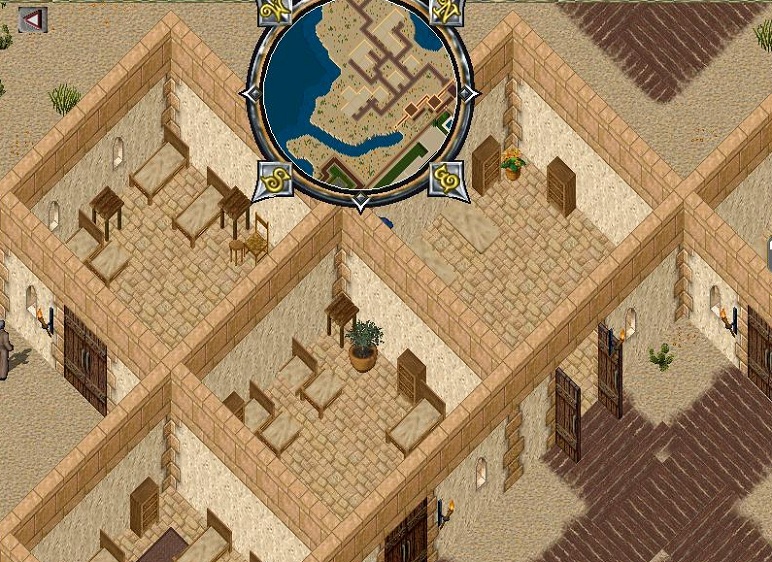Screen dimensions: 772x562
Task: Select the N compass ornament on the radar
Action: (x=446, y=12)
